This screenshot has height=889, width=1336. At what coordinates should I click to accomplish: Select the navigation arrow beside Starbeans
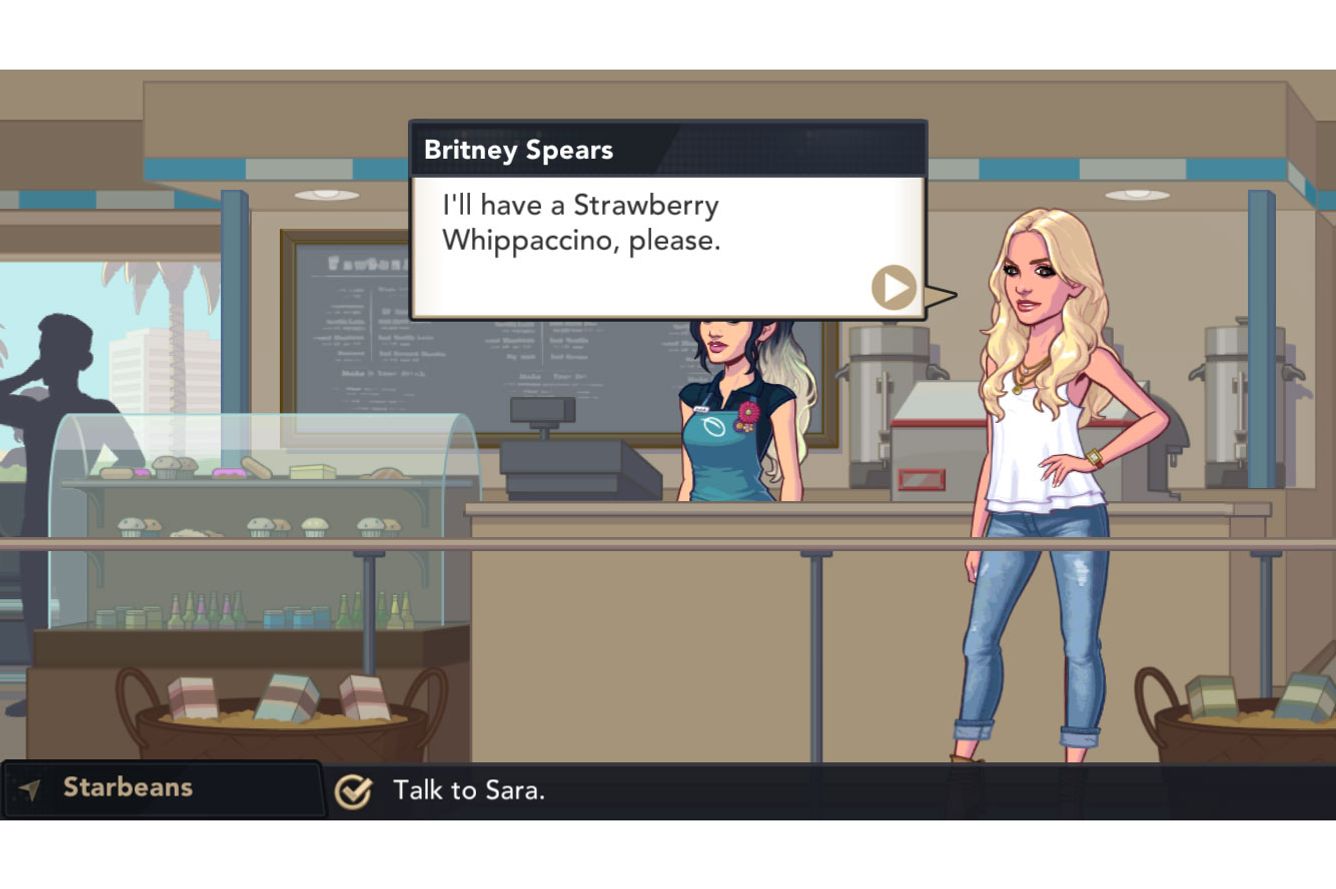point(31,787)
